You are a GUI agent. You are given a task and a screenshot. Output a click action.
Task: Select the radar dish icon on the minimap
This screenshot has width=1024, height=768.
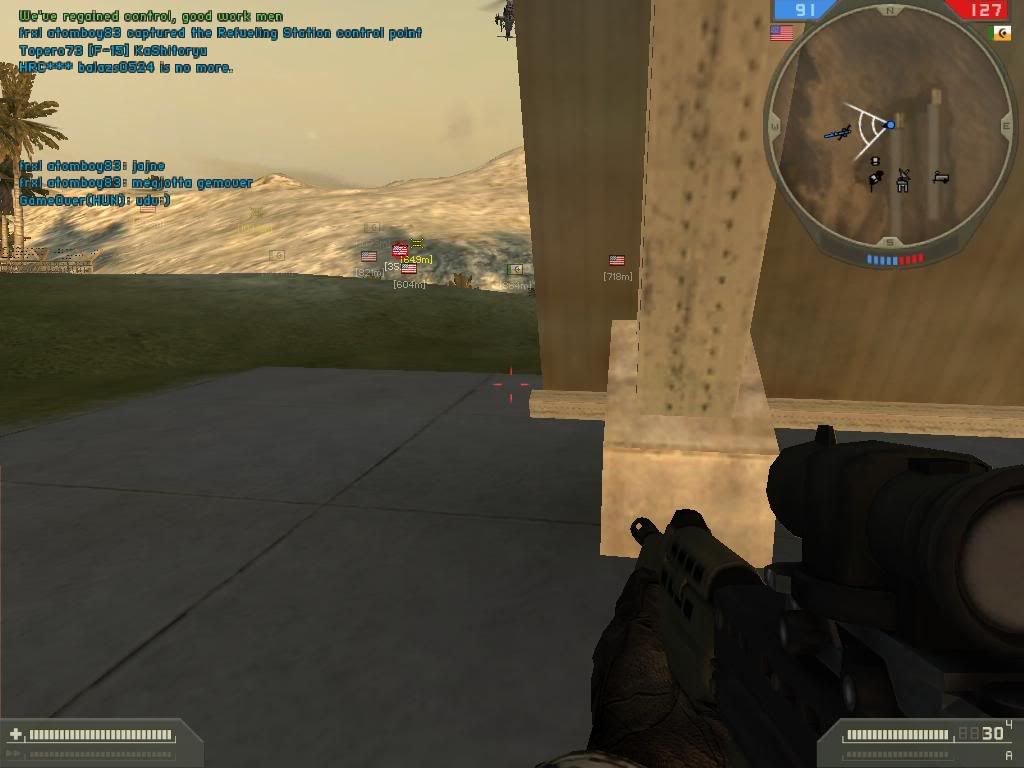pos(904,180)
